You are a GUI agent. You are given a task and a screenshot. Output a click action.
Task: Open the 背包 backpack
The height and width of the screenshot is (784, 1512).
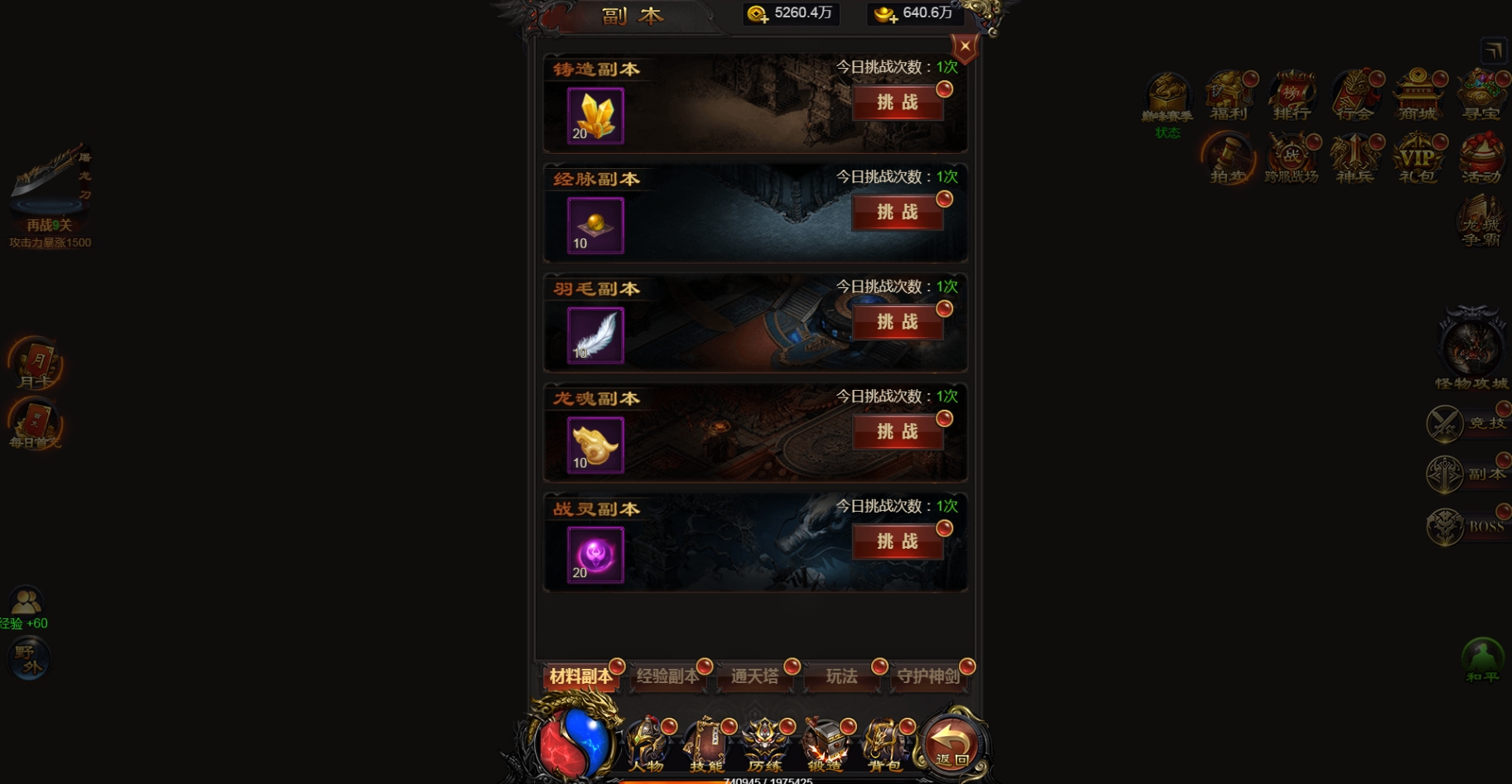(884, 743)
